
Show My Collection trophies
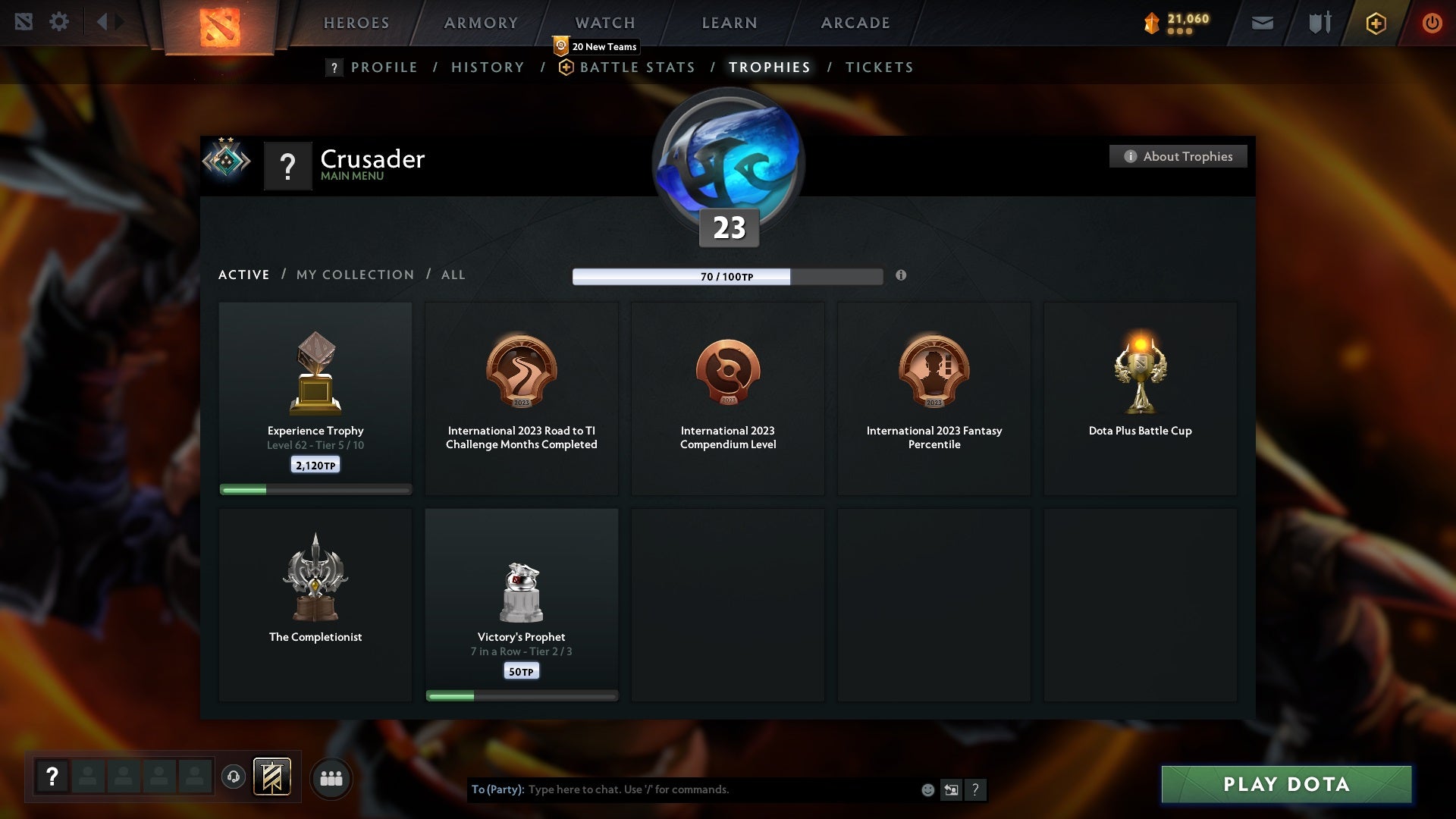tap(355, 275)
